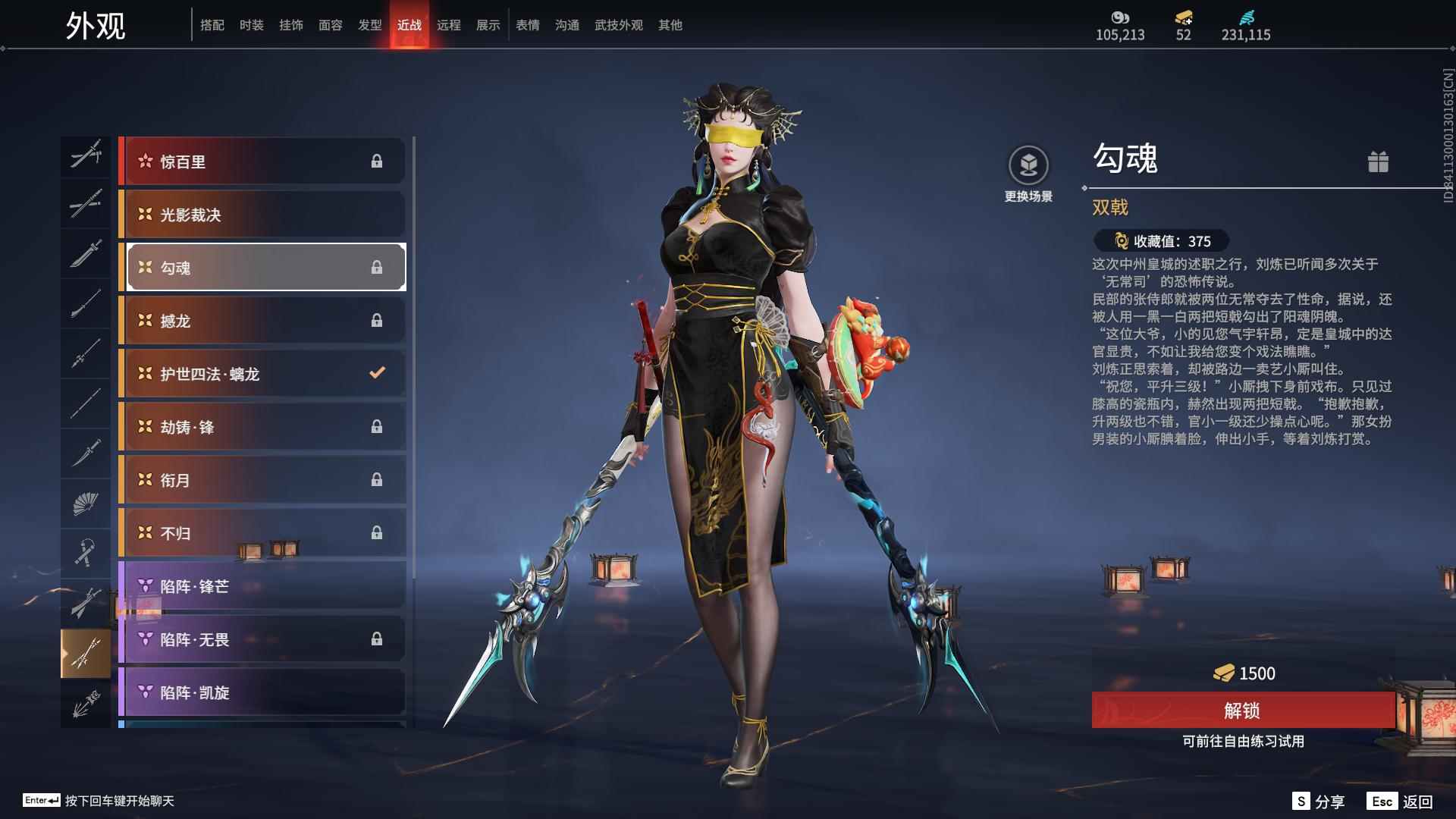Go to the 武技外观 tab
Image resolution: width=1456 pixels, height=819 pixels.
click(618, 25)
